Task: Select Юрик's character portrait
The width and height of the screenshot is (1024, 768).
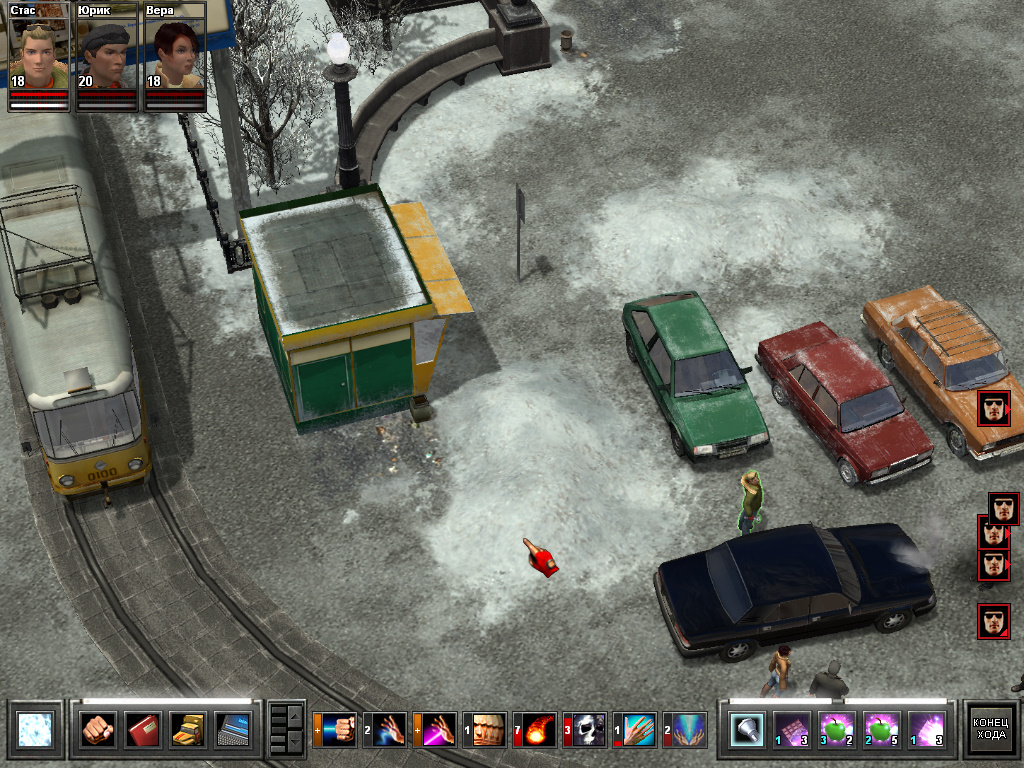Action: tap(107, 52)
